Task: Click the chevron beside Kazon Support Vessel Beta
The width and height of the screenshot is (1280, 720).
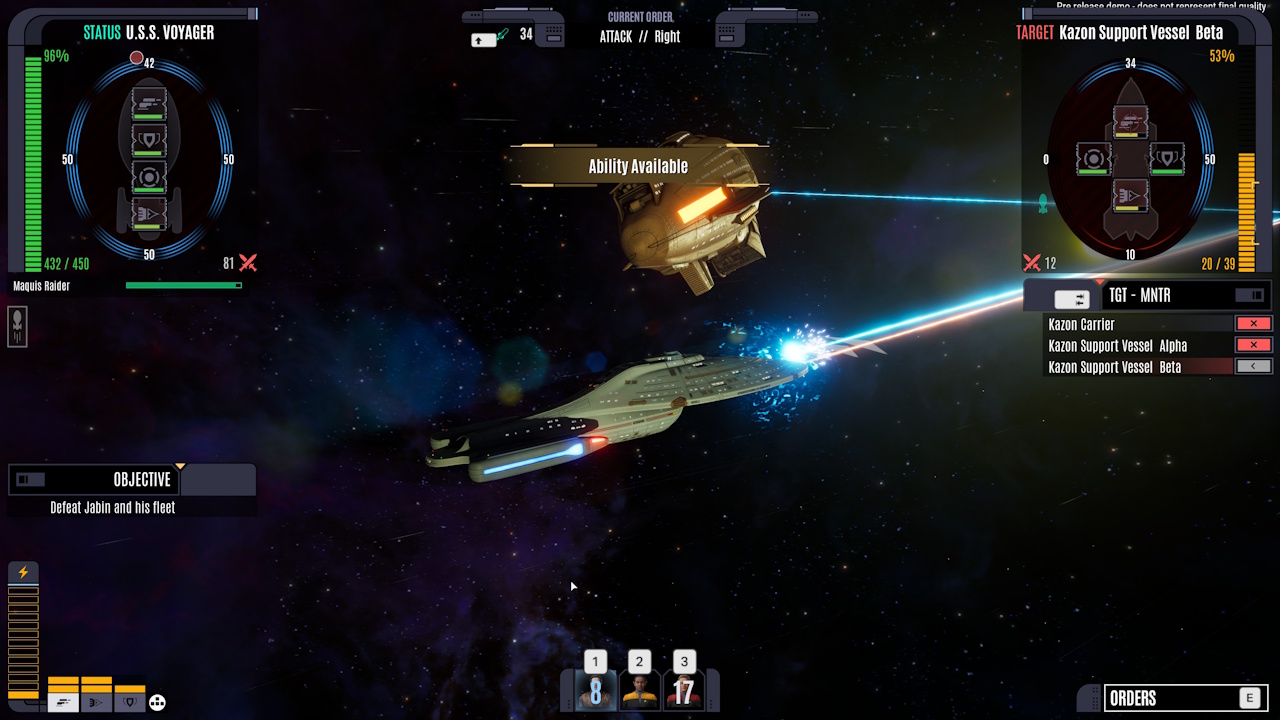Action: pyautogui.click(x=1253, y=366)
